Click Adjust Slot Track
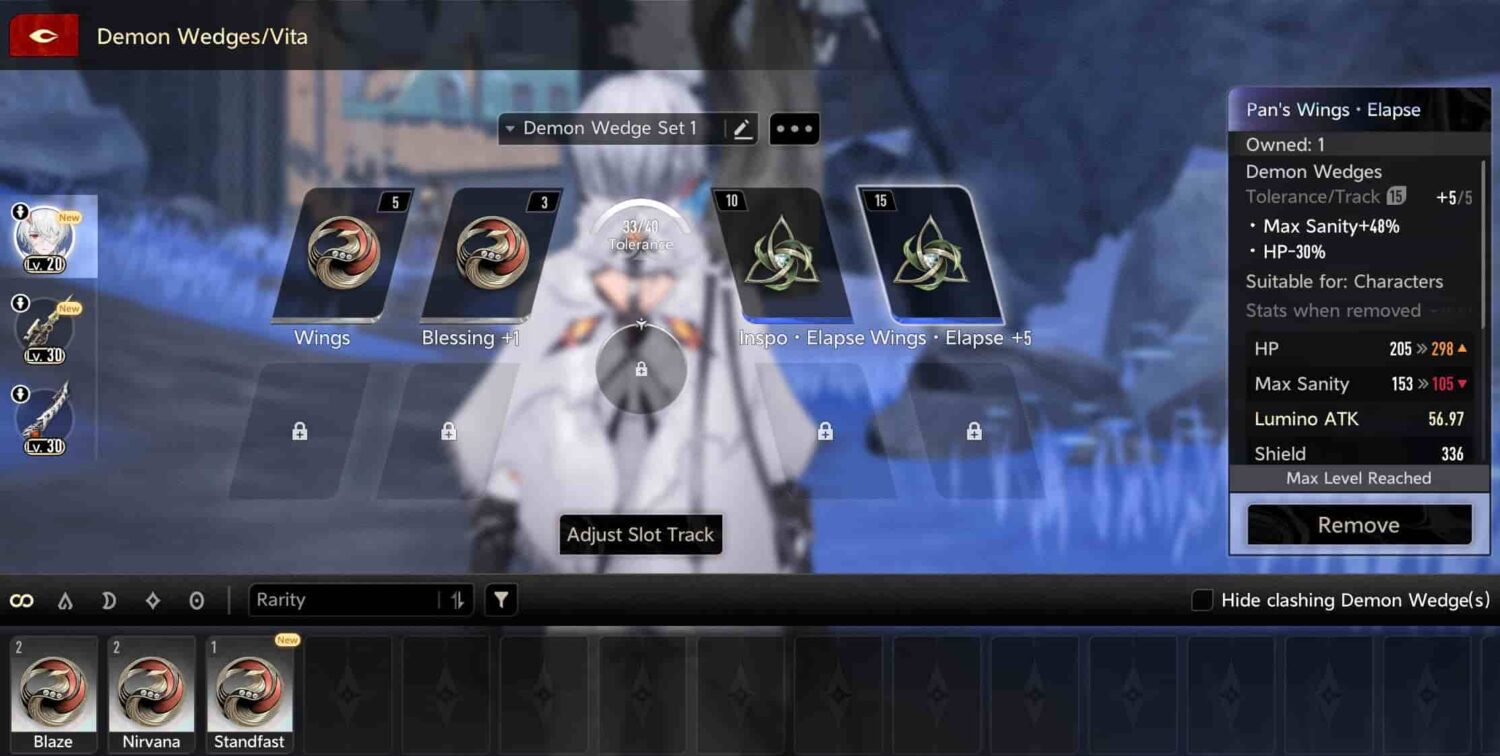This screenshot has width=1500, height=756. 640,535
